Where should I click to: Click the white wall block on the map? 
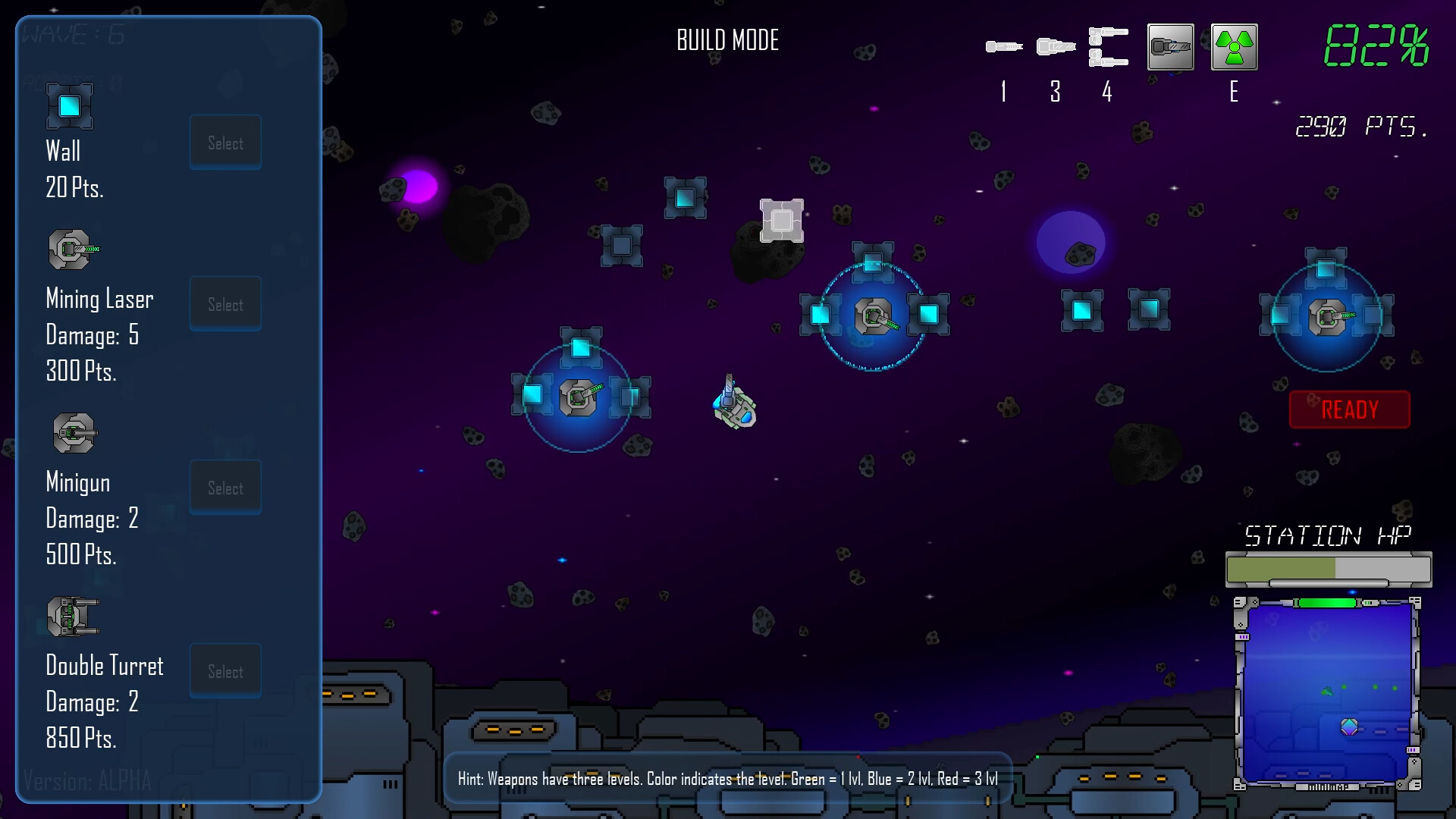click(783, 221)
